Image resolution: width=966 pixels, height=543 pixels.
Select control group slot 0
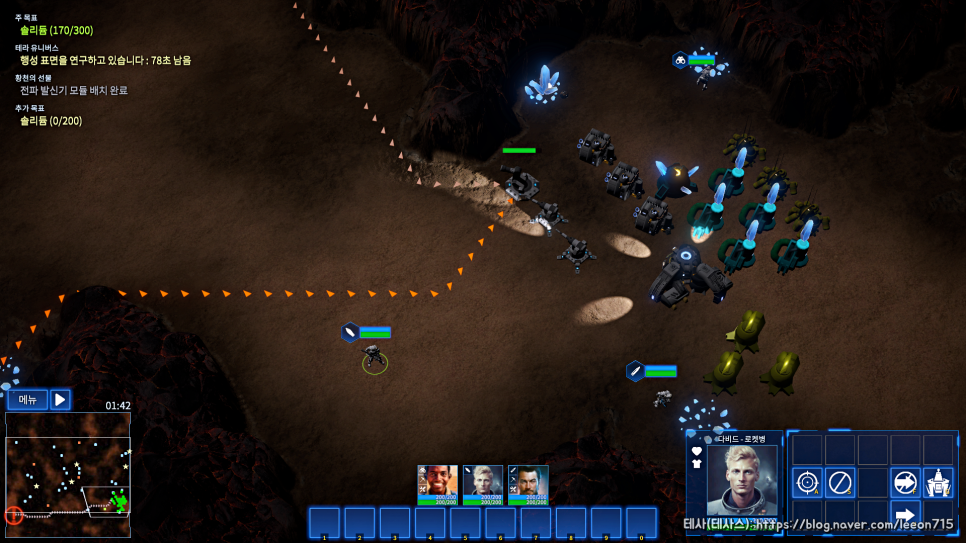(641, 522)
